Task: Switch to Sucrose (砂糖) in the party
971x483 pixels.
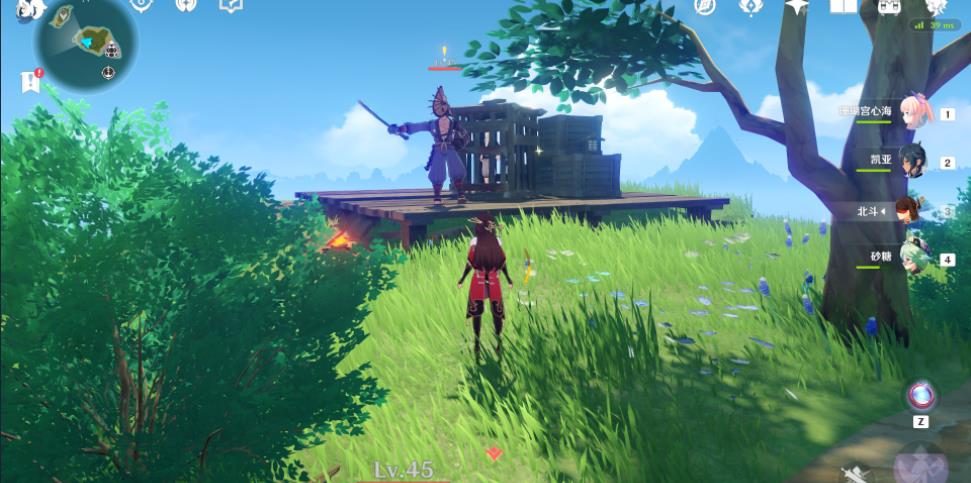Action: [914, 256]
